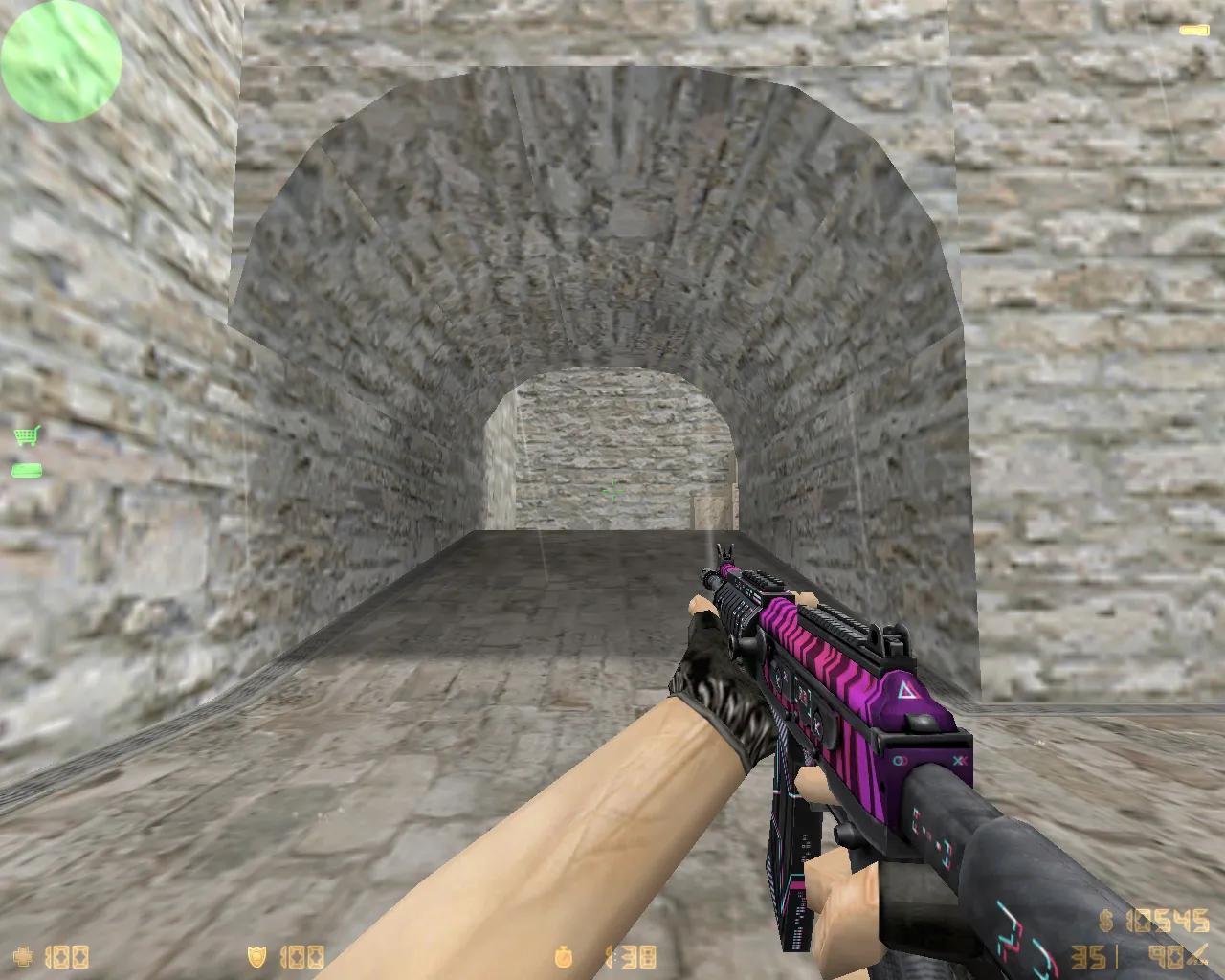Click the green crosshair at screen center
The width and height of the screenshot is (1225, 980).
[612, 492]
